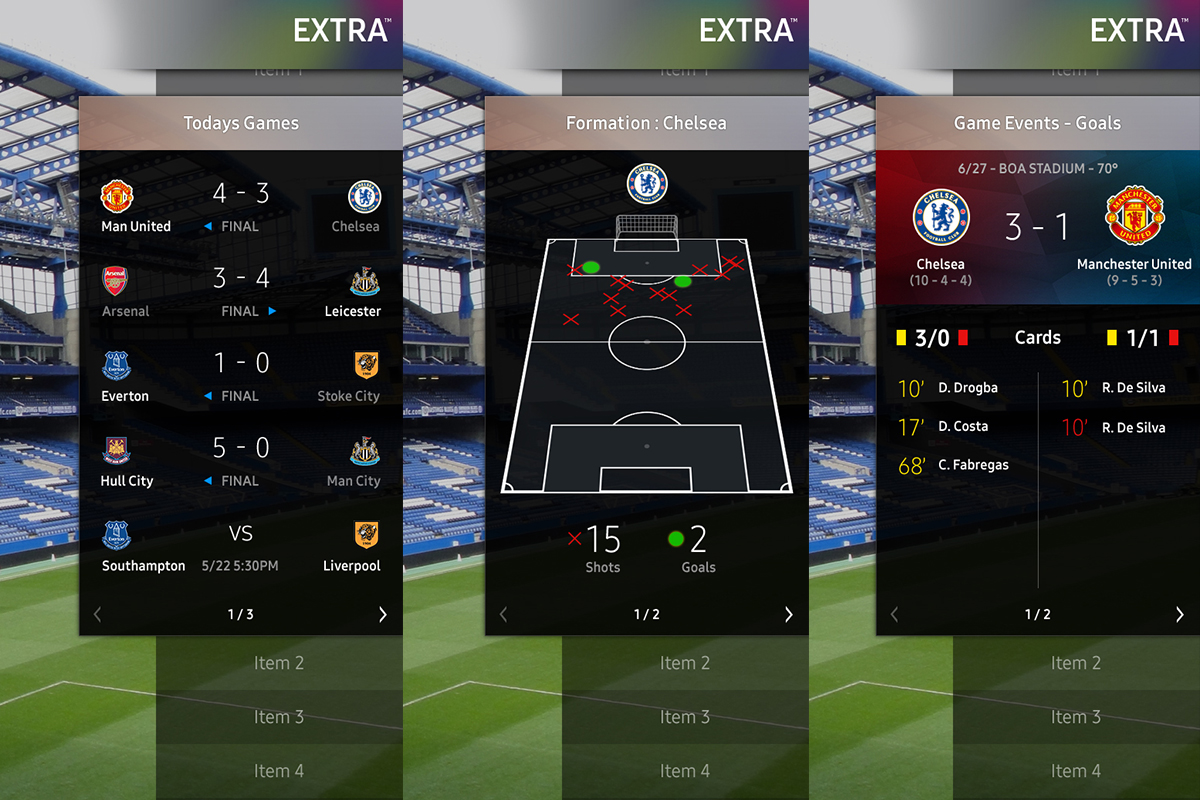Screen dimensions: 1200x800
Task: Click the Todays Games header bar
Action: (x=241, y=123)
